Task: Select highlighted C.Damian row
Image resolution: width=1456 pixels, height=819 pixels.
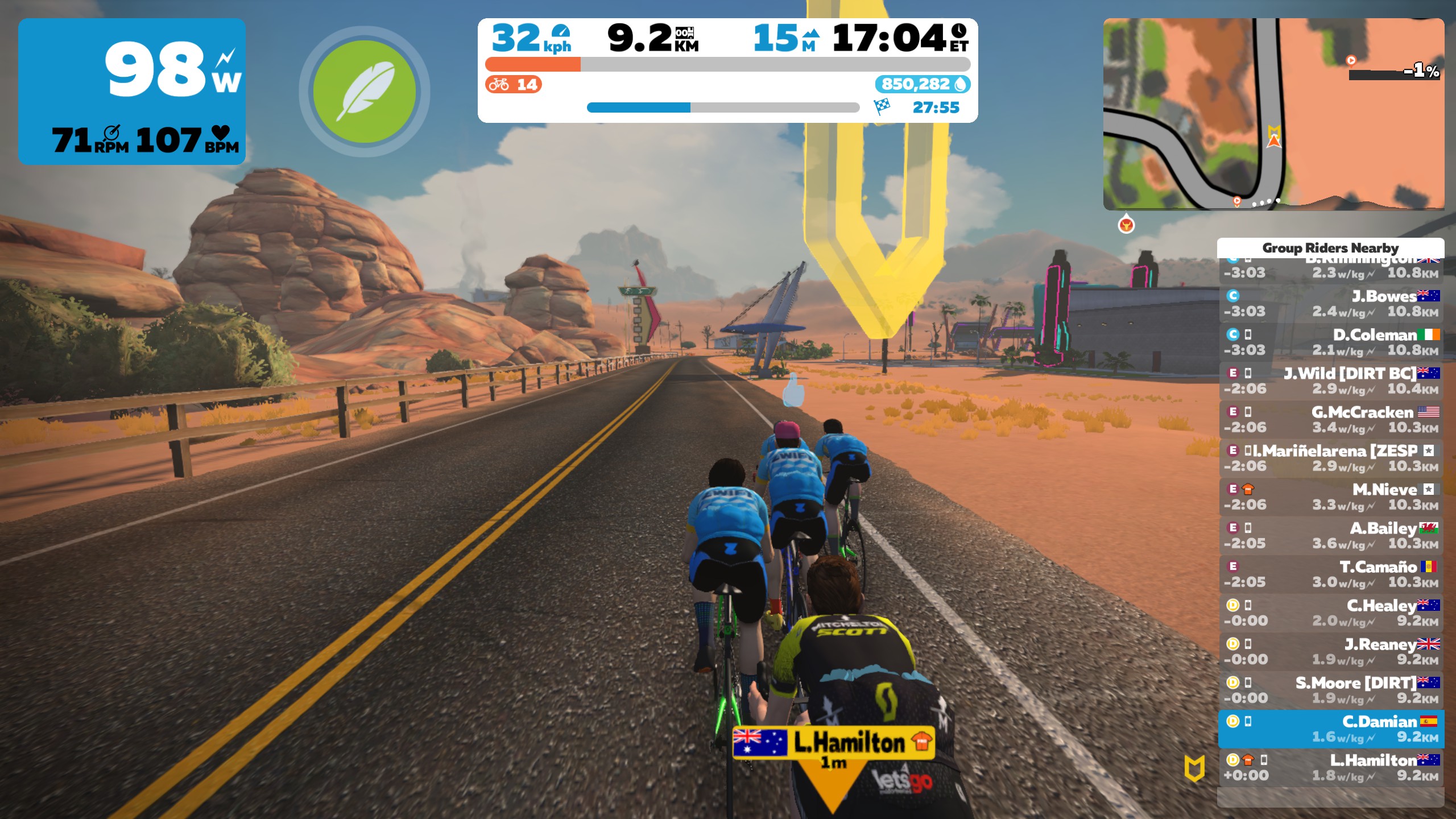Action: pyautogui.click(x=1330, y=729)
